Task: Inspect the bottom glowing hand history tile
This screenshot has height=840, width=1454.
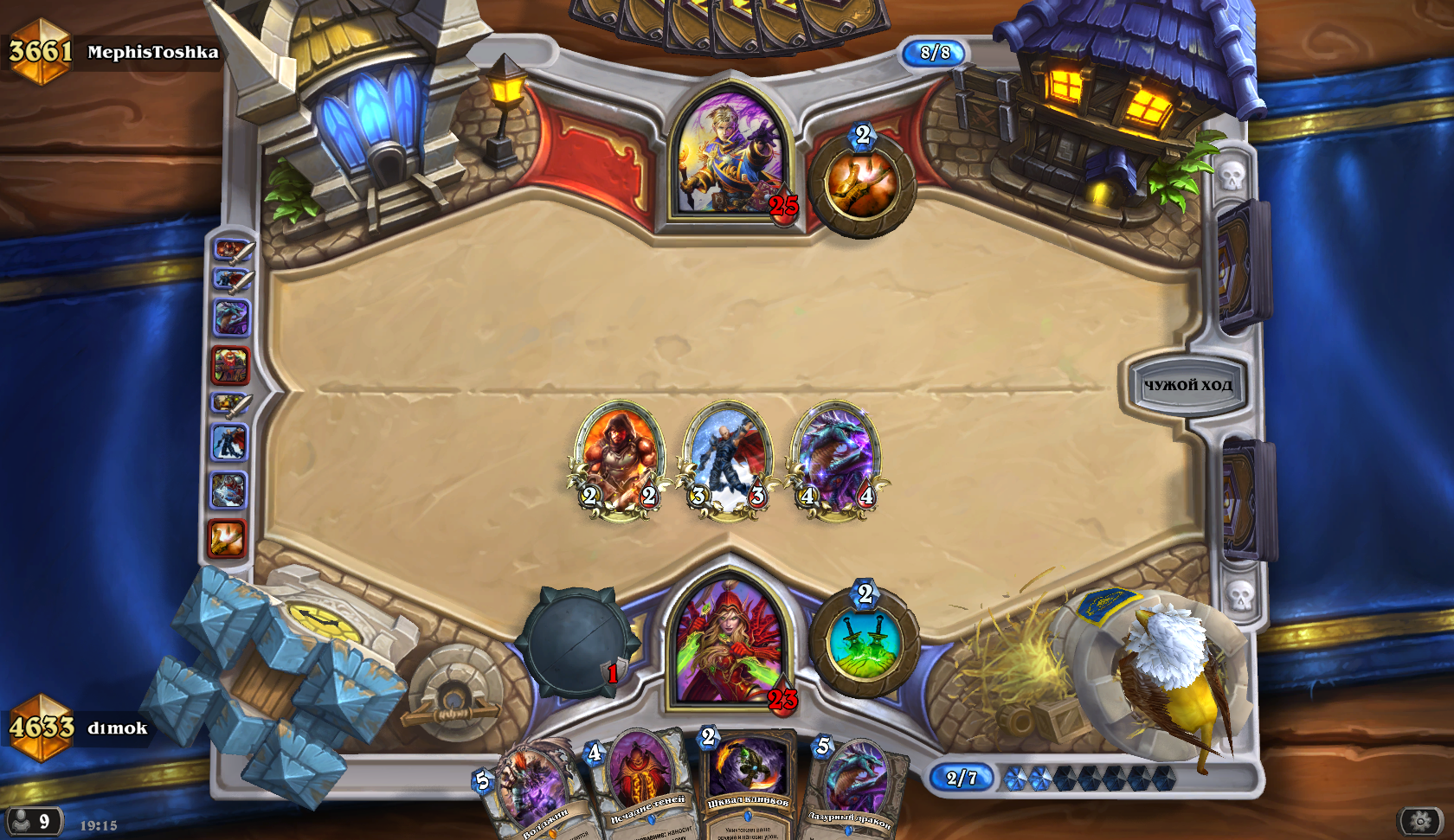Action: 228,538
